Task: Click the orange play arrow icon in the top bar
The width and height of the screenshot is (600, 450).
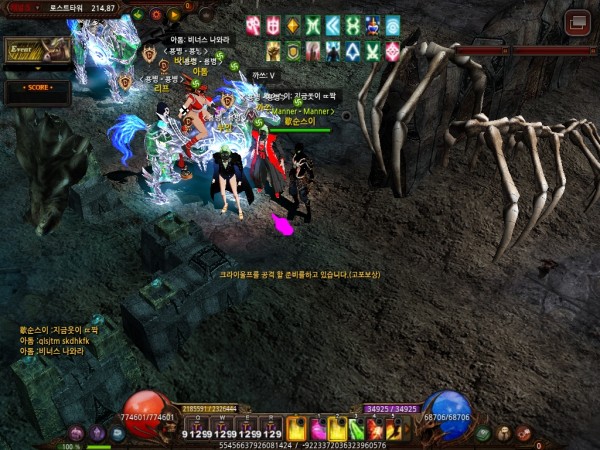Action: pos(174,15)
